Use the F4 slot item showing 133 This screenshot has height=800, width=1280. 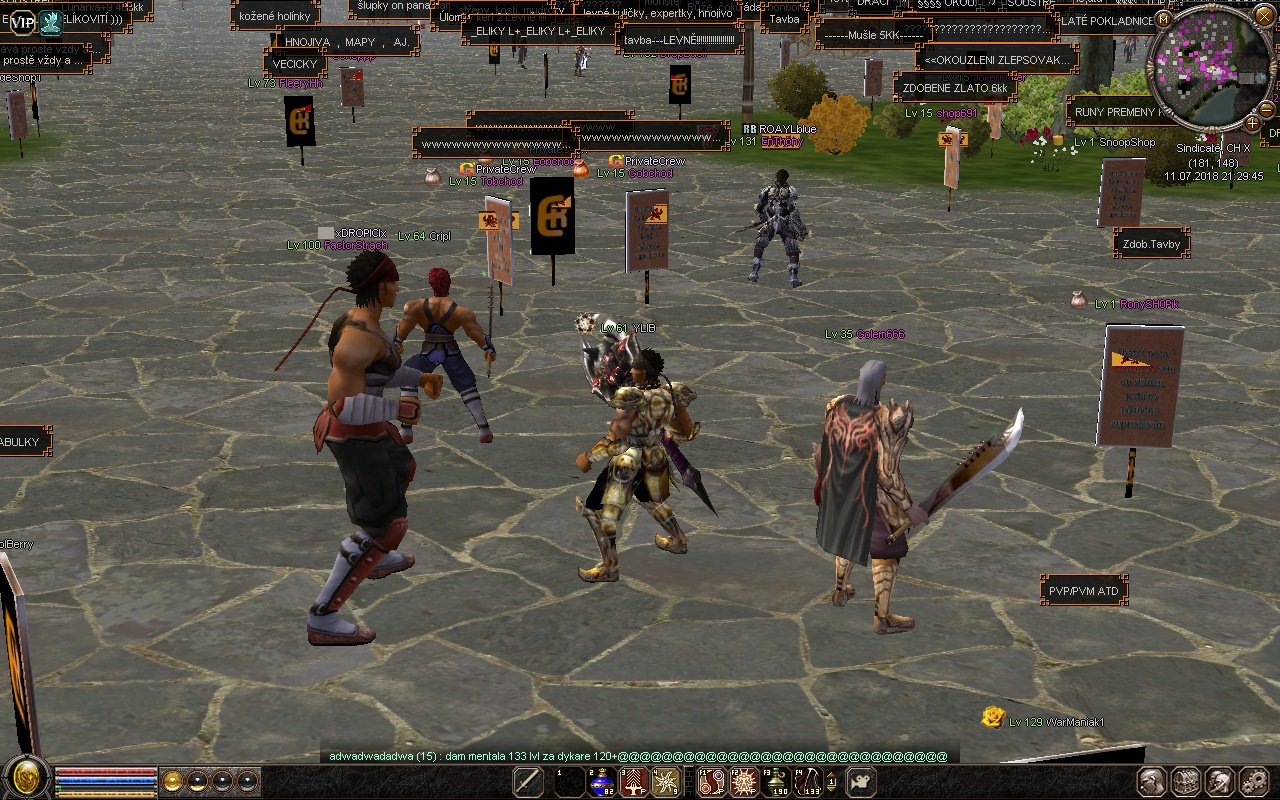pyautogui.click(x=807, y=782)
